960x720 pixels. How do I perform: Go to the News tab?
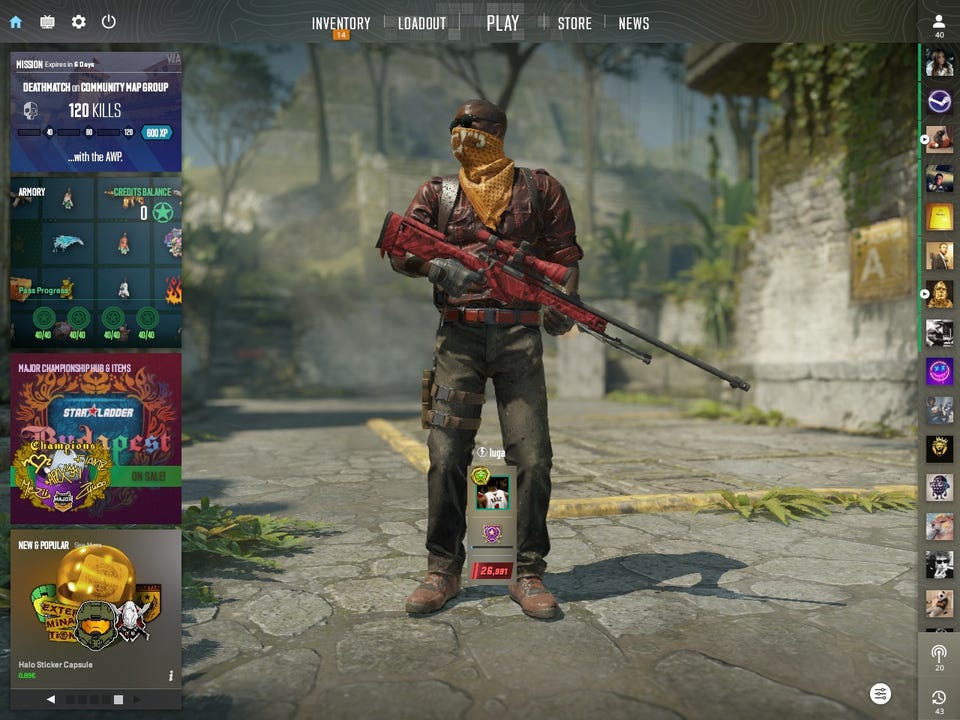click(633, 23)
